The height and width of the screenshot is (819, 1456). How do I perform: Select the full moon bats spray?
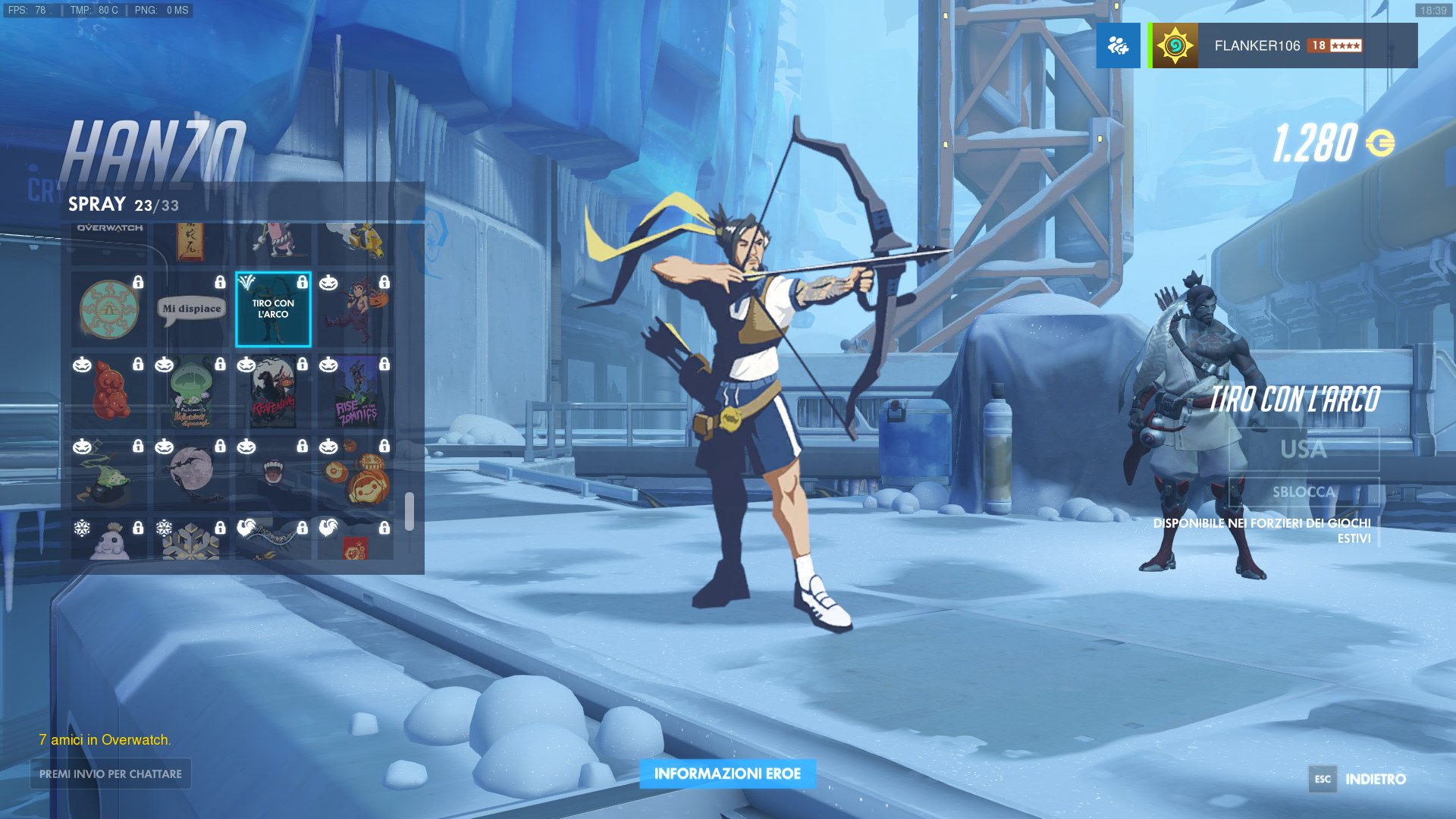pyautogui.click(x=191, y=473)
